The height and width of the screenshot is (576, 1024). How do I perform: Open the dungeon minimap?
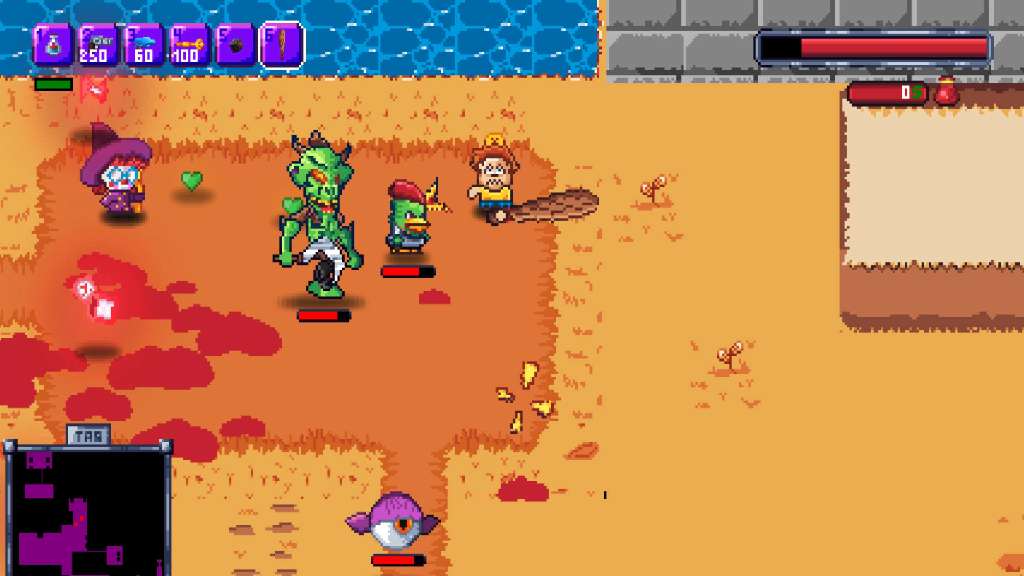pos(88,510)
